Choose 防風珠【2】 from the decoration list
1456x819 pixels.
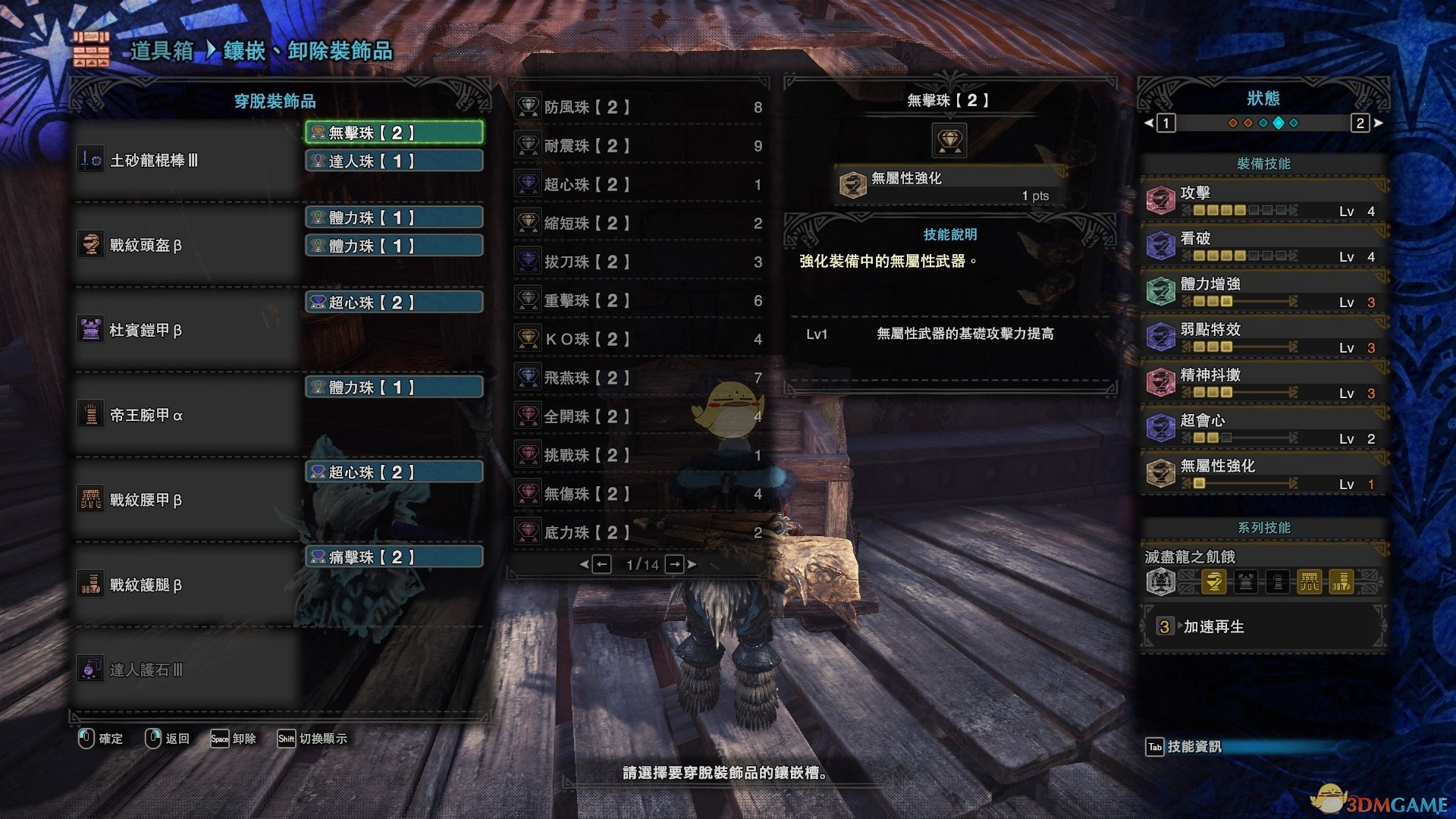point(639,107)
